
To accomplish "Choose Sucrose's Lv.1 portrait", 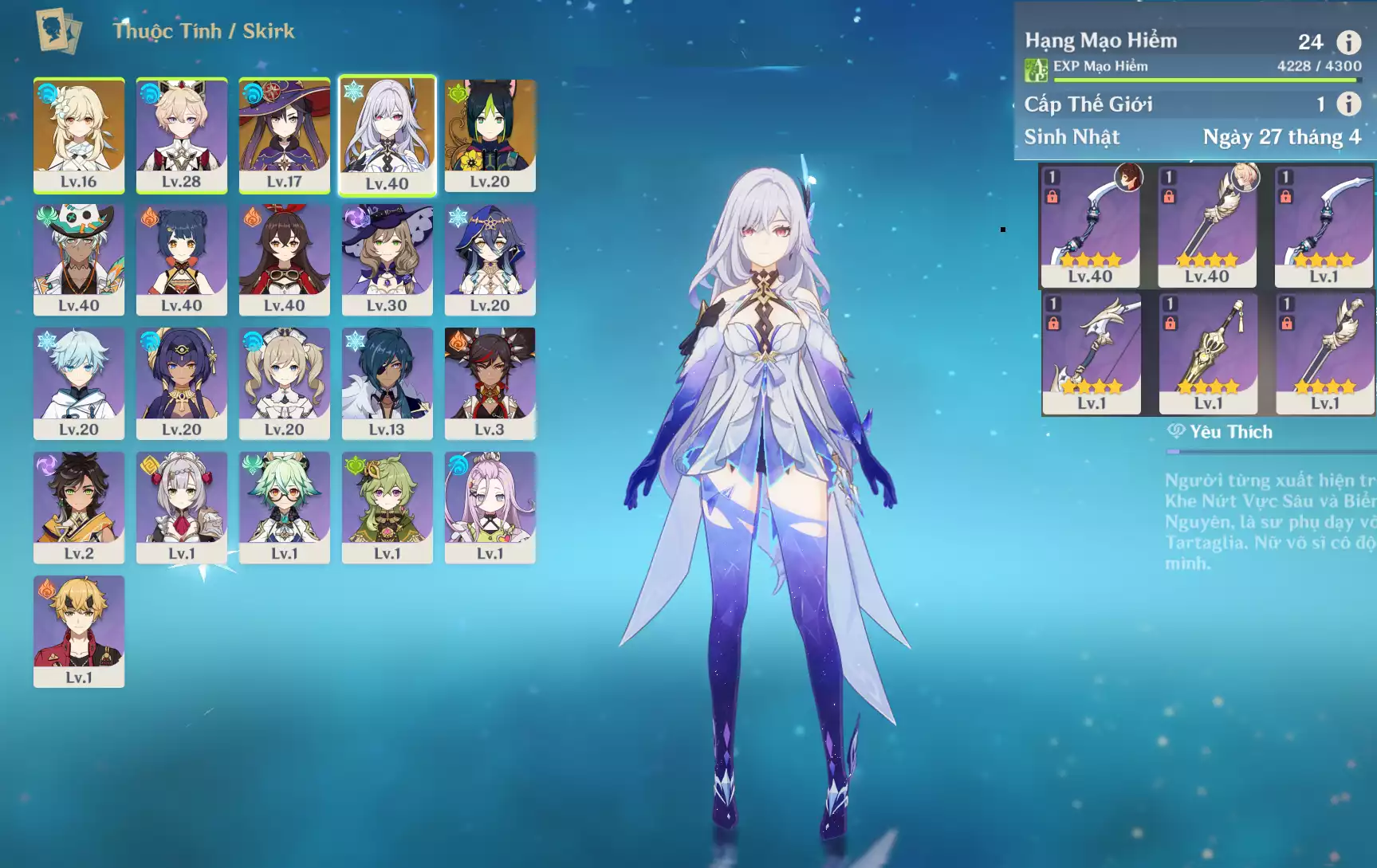I will coord(284,507).
